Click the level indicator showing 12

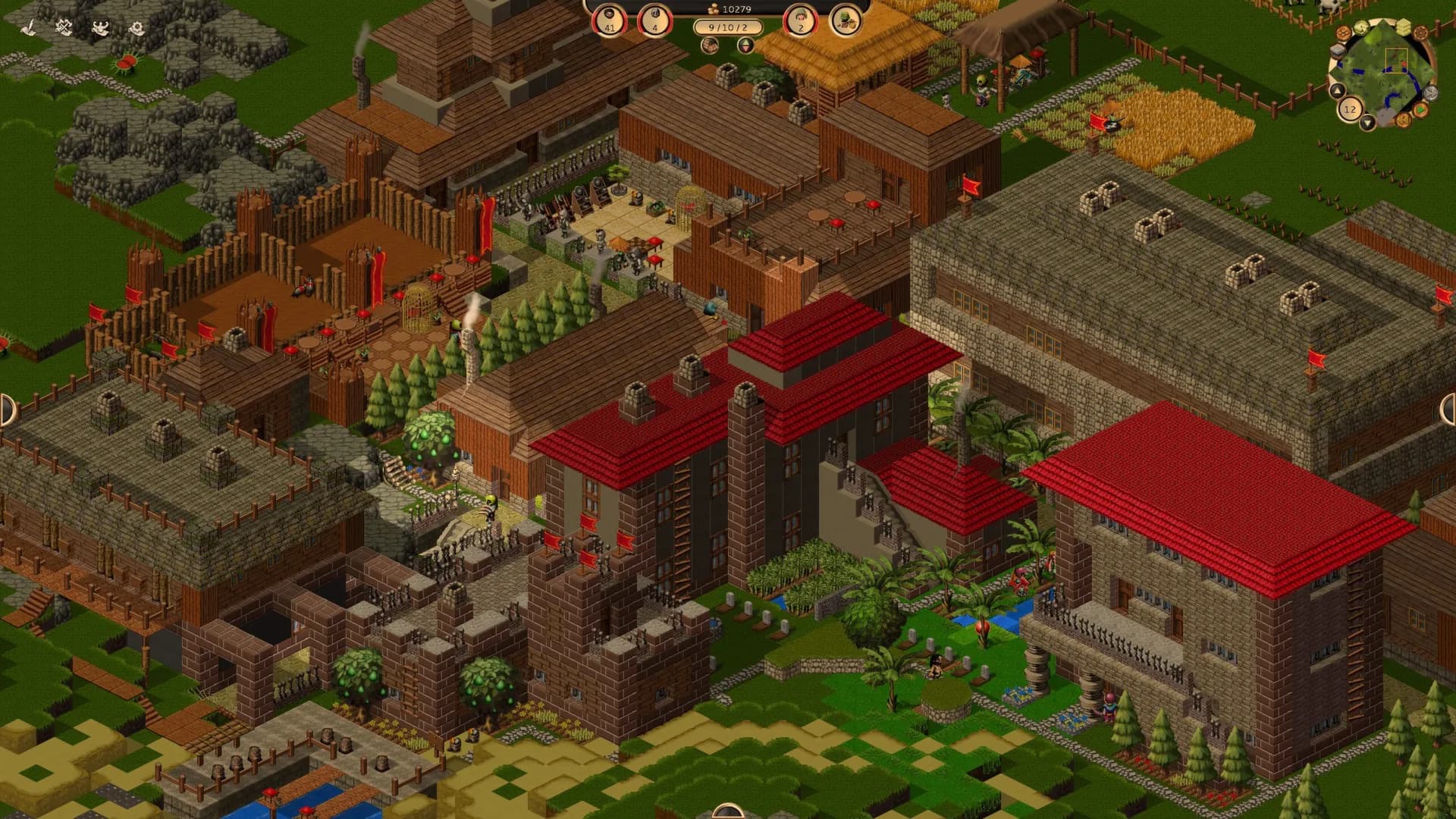click(x=1350, y=109)
